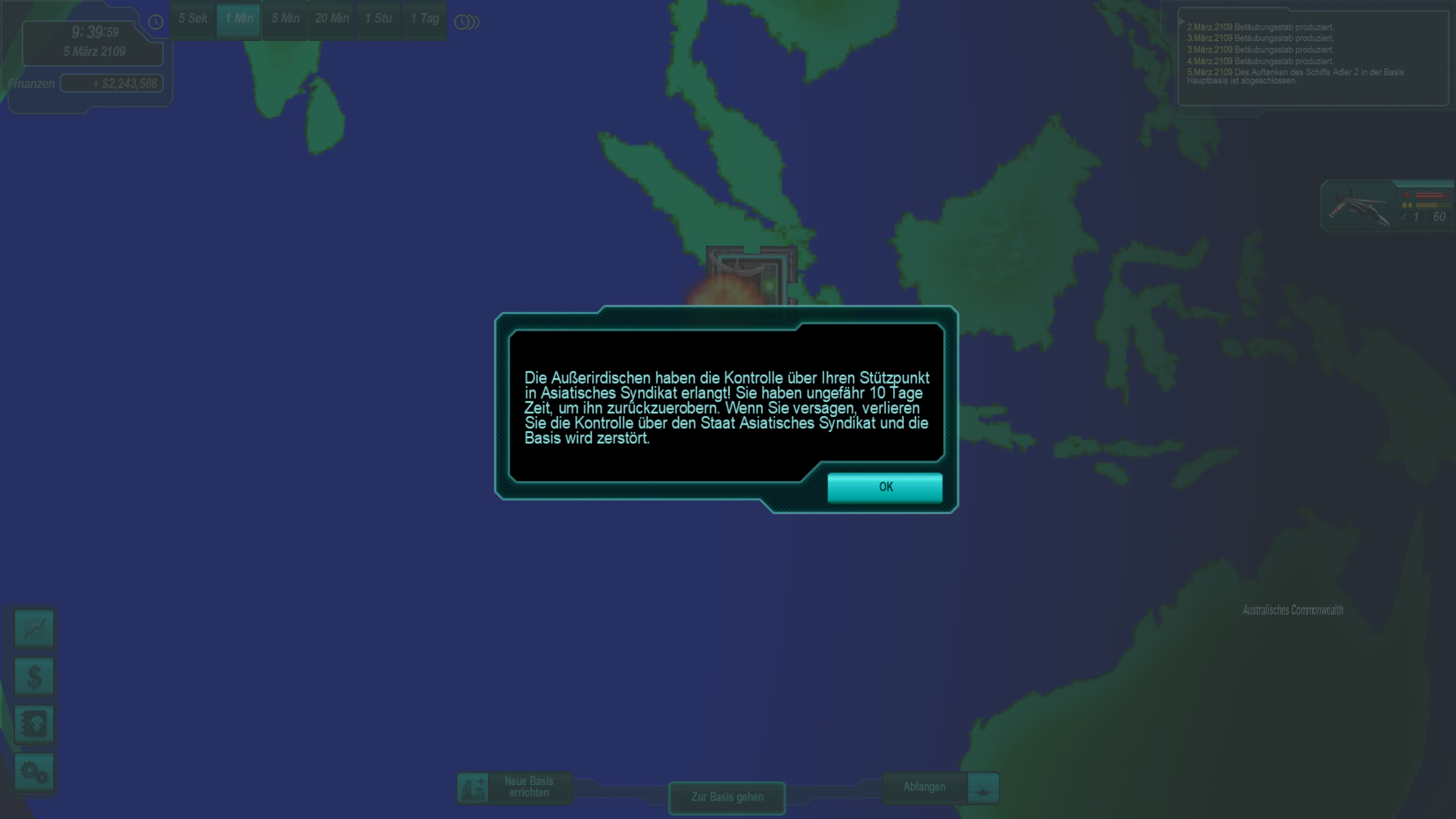This screenshot has height=819, width=1456.
Task: Set time speed to 5 Sek
Action: tap(193, 19)
